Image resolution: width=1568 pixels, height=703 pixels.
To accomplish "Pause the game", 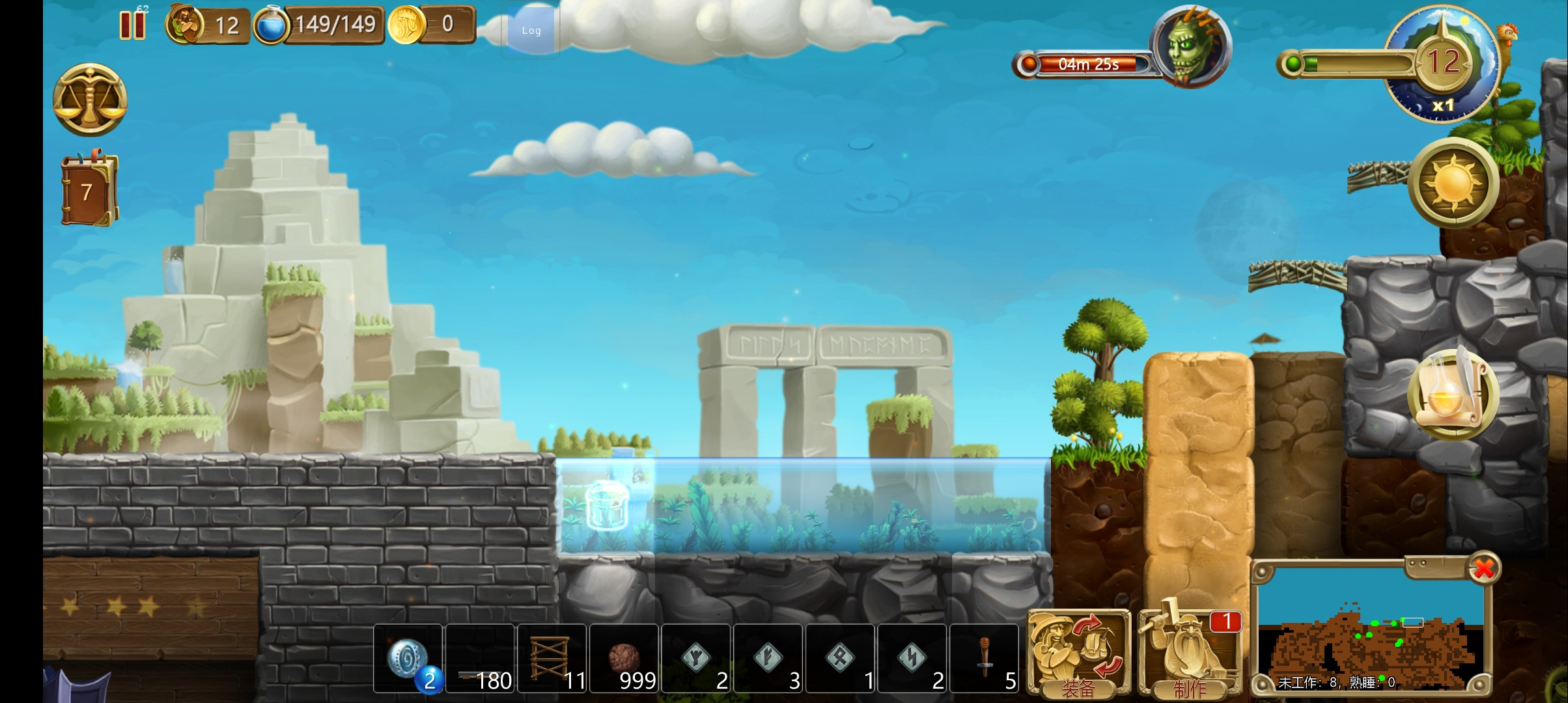I will tap(132, 25).
